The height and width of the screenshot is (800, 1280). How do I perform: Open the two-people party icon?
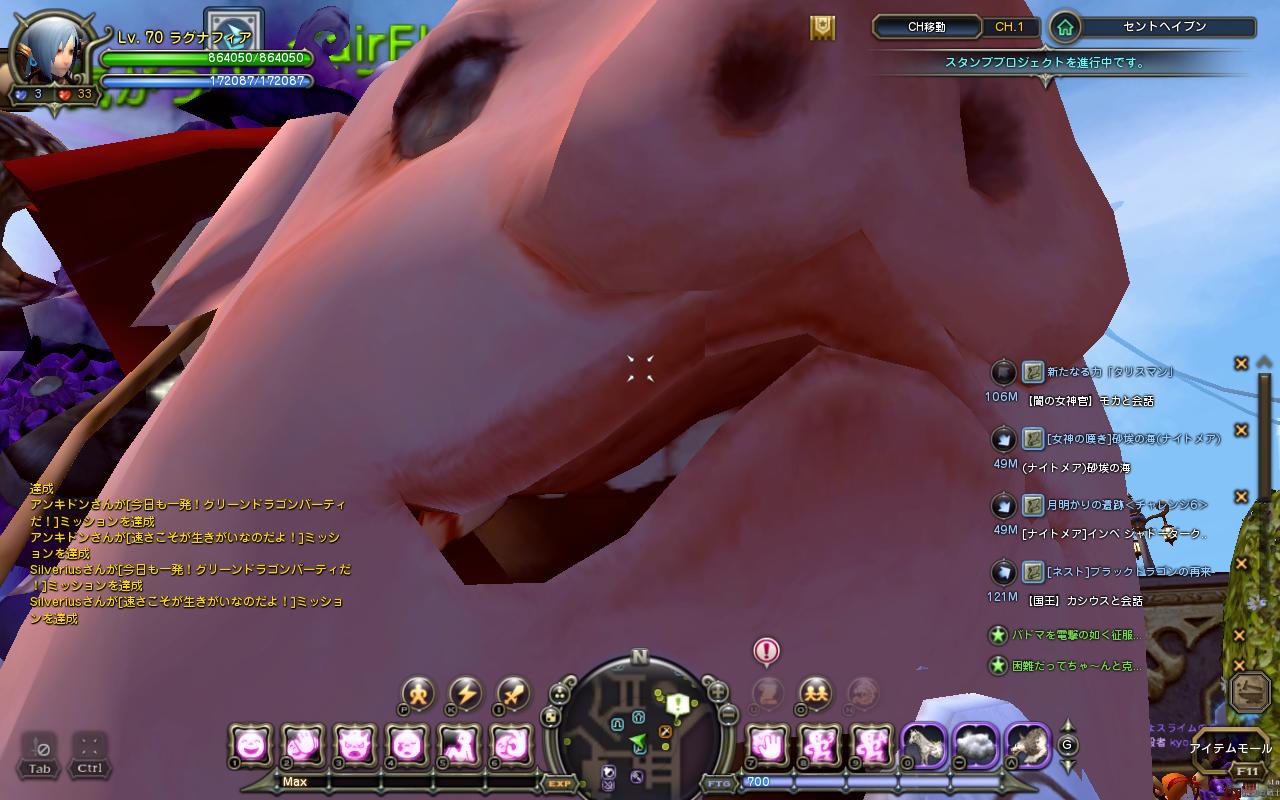coord(816,692)
